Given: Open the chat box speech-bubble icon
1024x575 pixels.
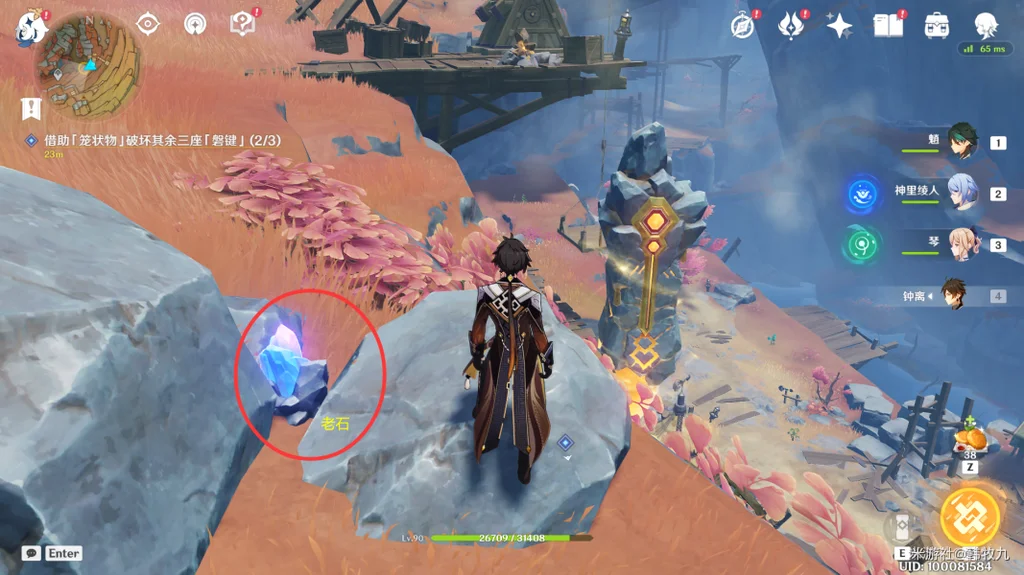Looking at the screenshot, I should point(31,553).
